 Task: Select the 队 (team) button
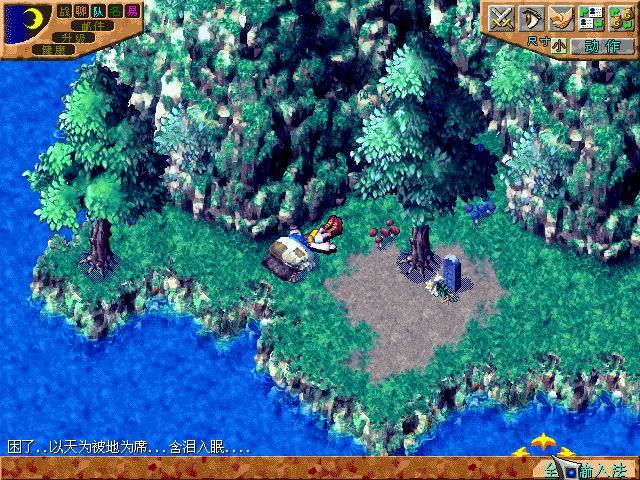(99, 10)
